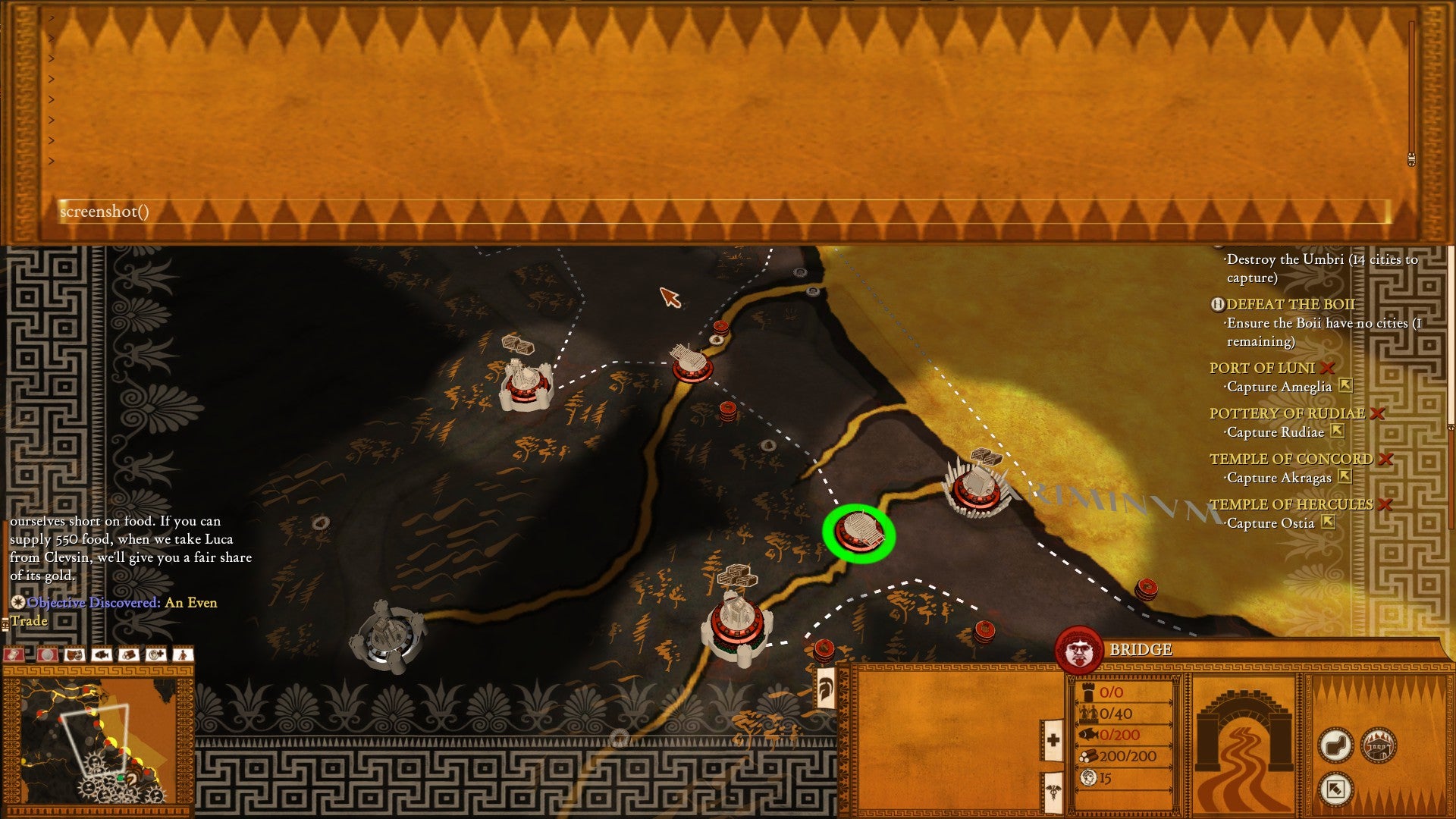Locate Akragas with the arrow beside it
Screen dimensions: 1456x819
click(x=1345, y=477)
